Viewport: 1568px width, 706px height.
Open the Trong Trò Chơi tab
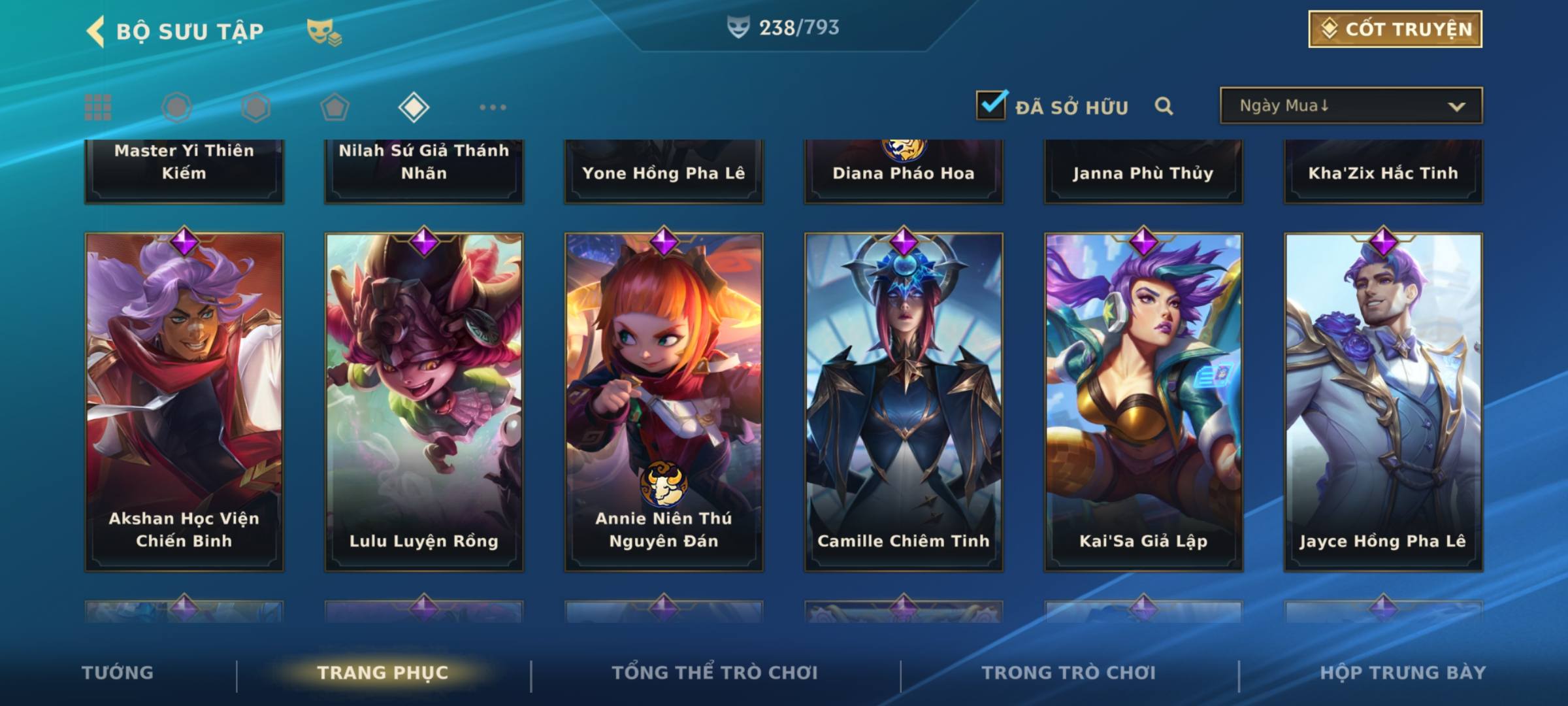1069,673
